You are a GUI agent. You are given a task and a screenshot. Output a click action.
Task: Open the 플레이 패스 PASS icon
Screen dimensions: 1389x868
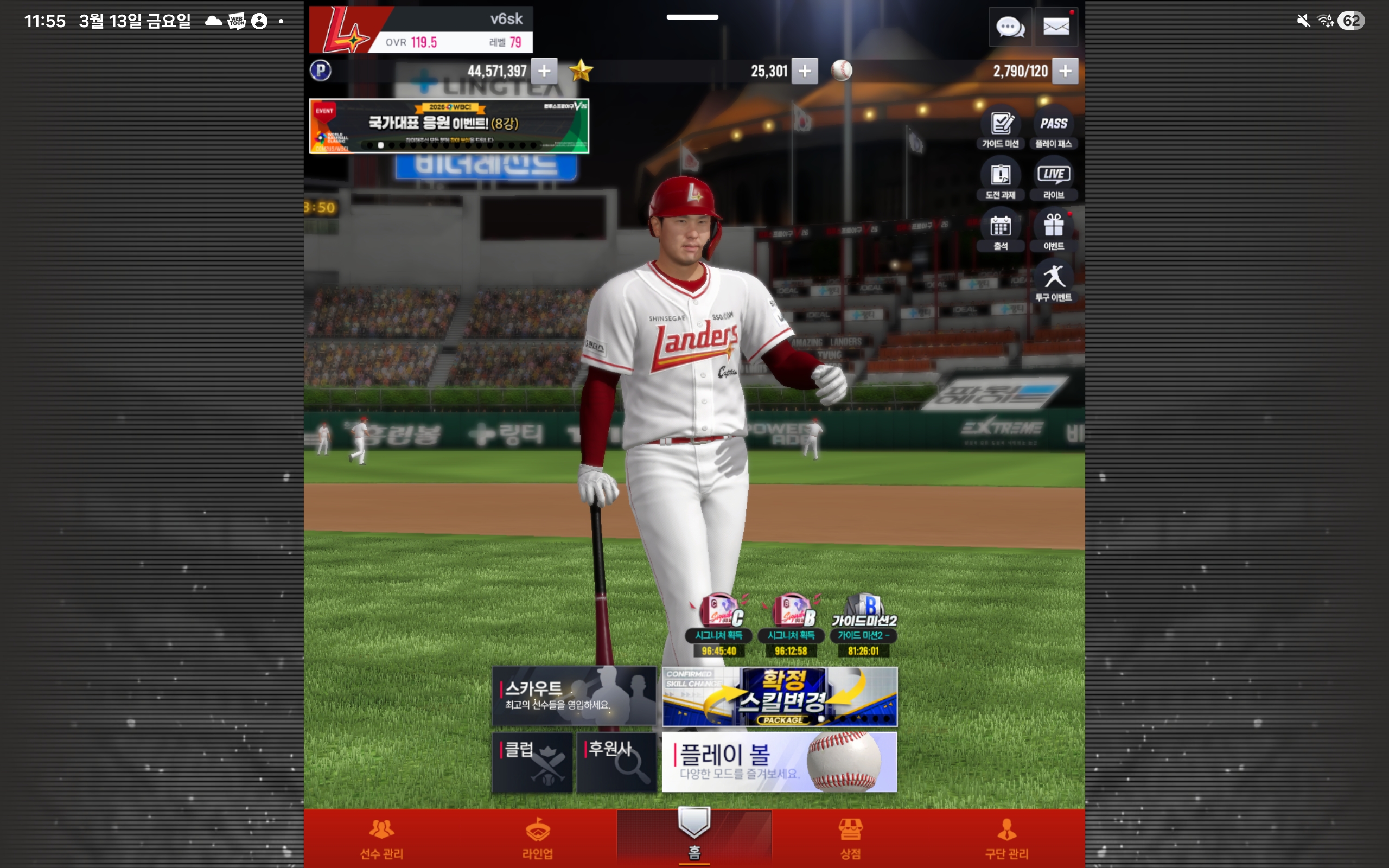(x=1054, y=127)
